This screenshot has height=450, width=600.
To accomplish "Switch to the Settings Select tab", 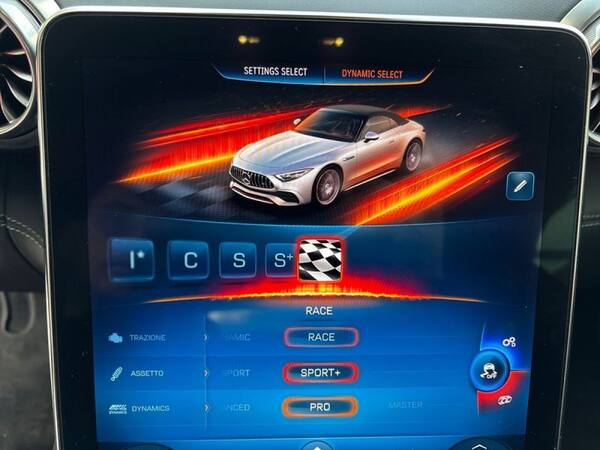I will 276,72.
